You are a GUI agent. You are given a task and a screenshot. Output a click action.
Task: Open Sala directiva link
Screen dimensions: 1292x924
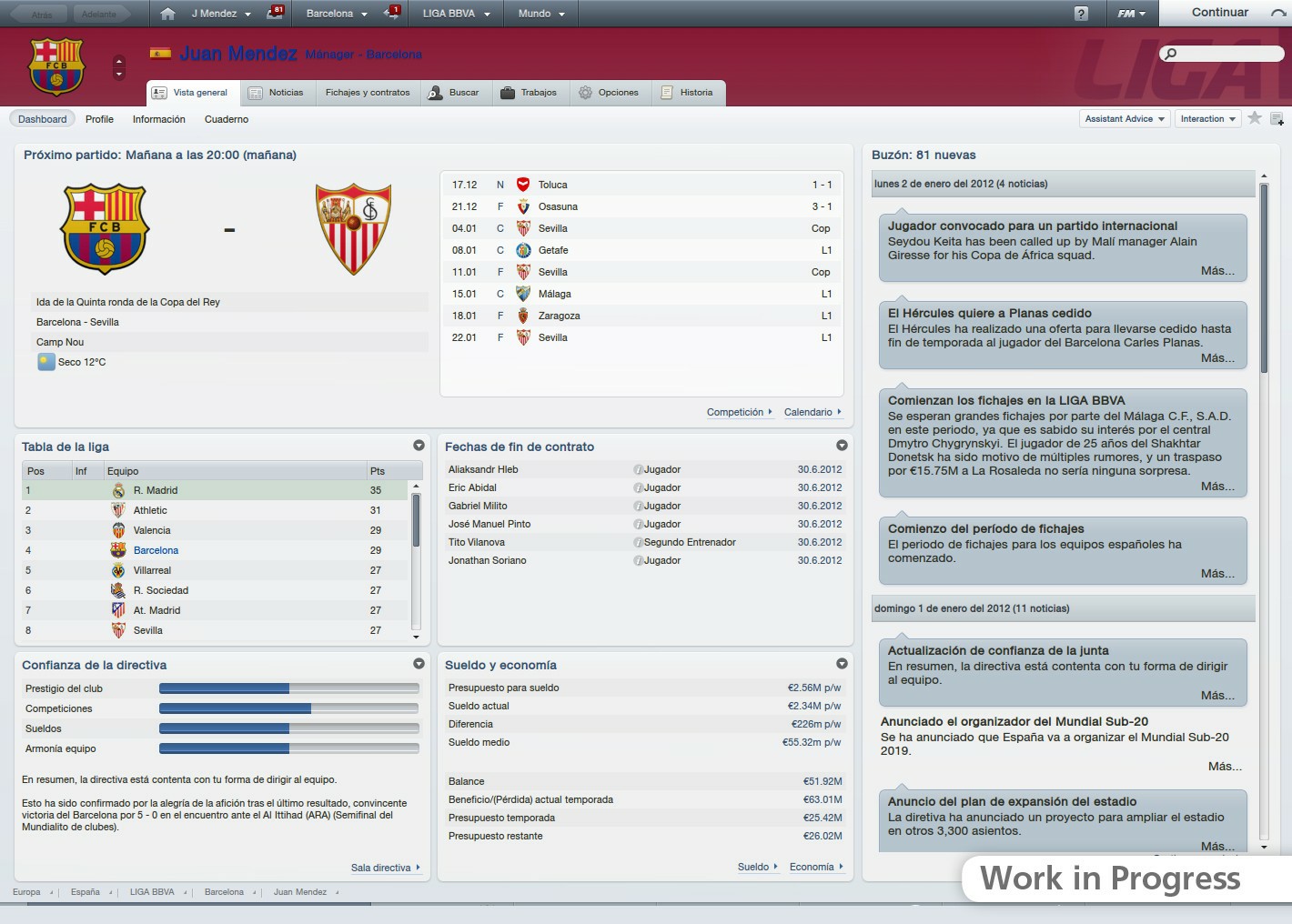[x=381, y=867]
